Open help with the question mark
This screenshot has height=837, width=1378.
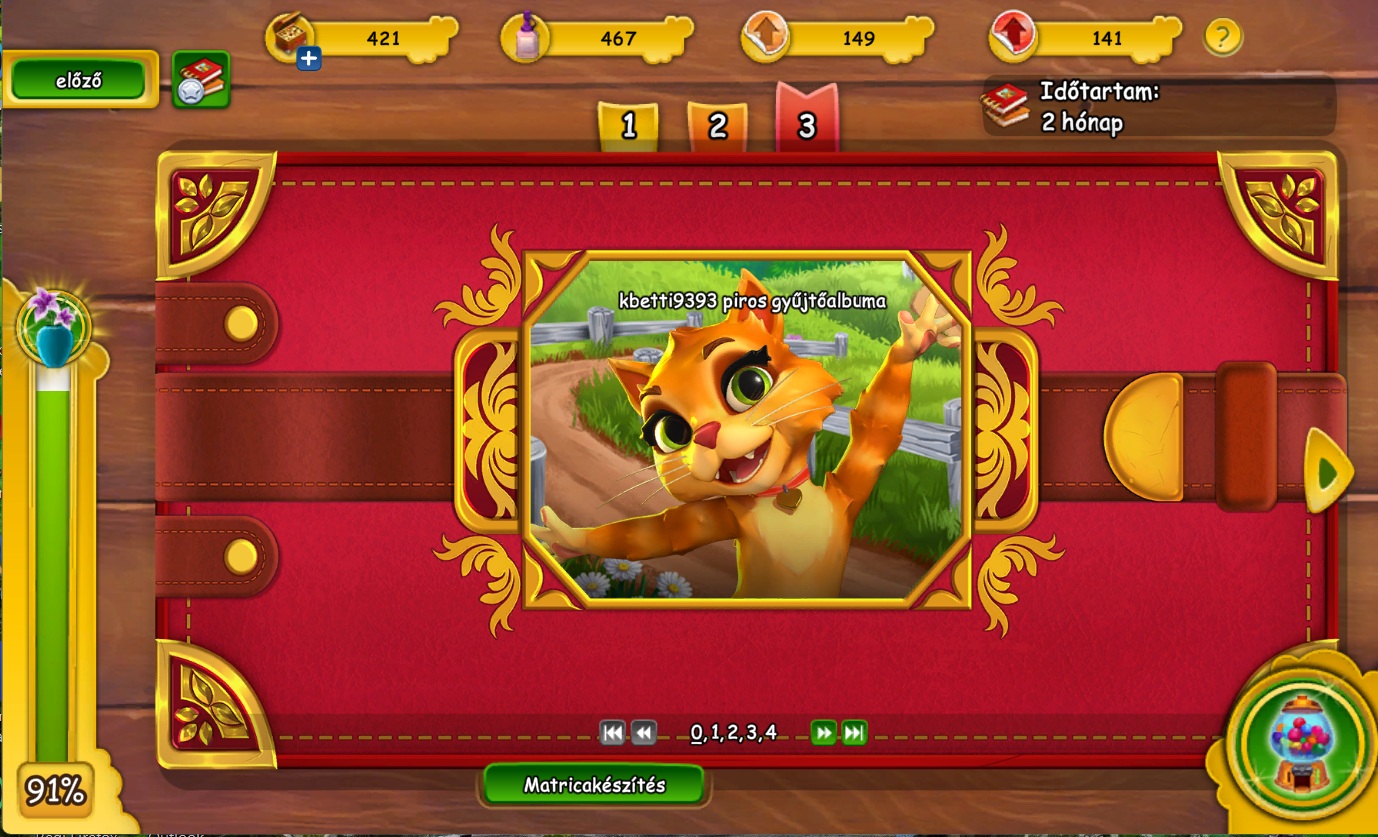[x=1222, y=38]
